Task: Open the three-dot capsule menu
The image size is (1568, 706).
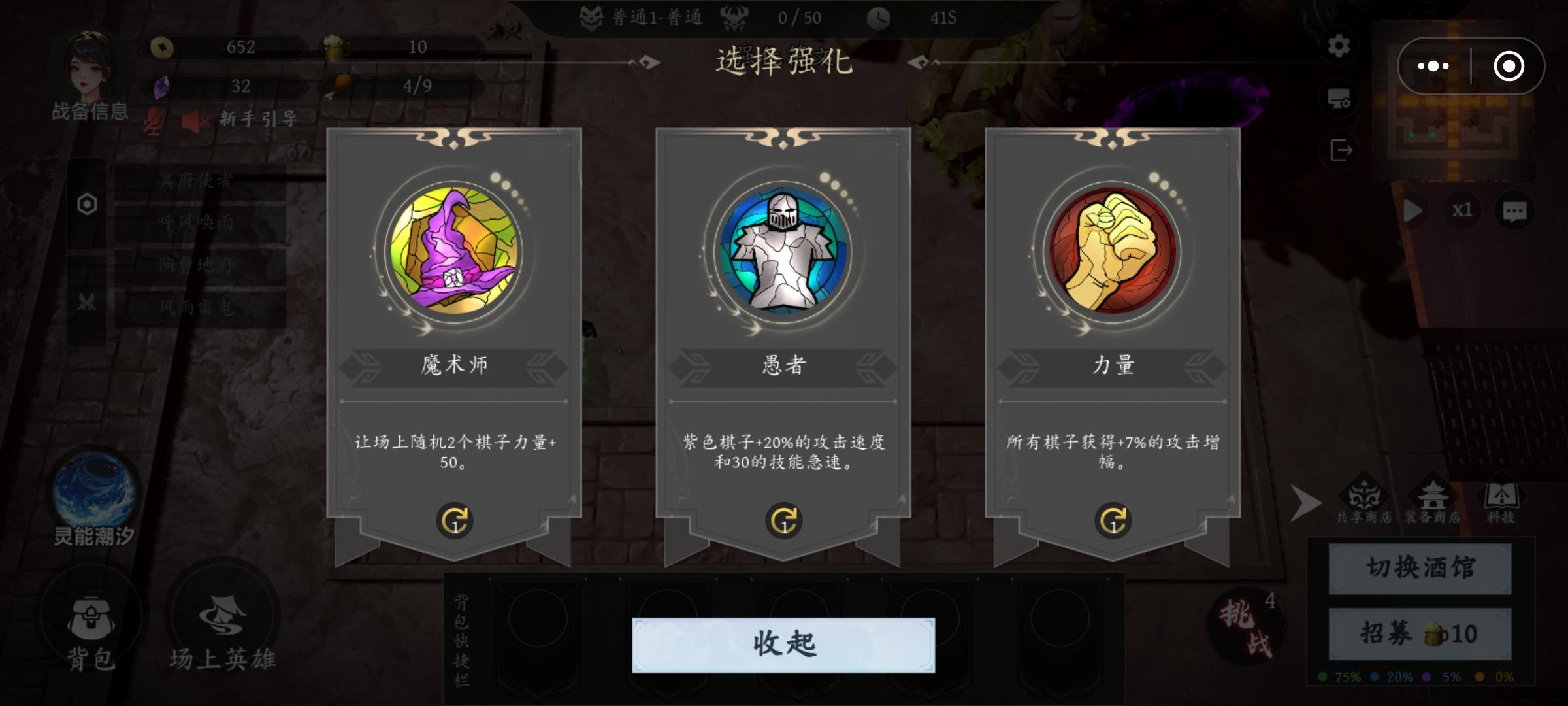Action: [1435, 65]
